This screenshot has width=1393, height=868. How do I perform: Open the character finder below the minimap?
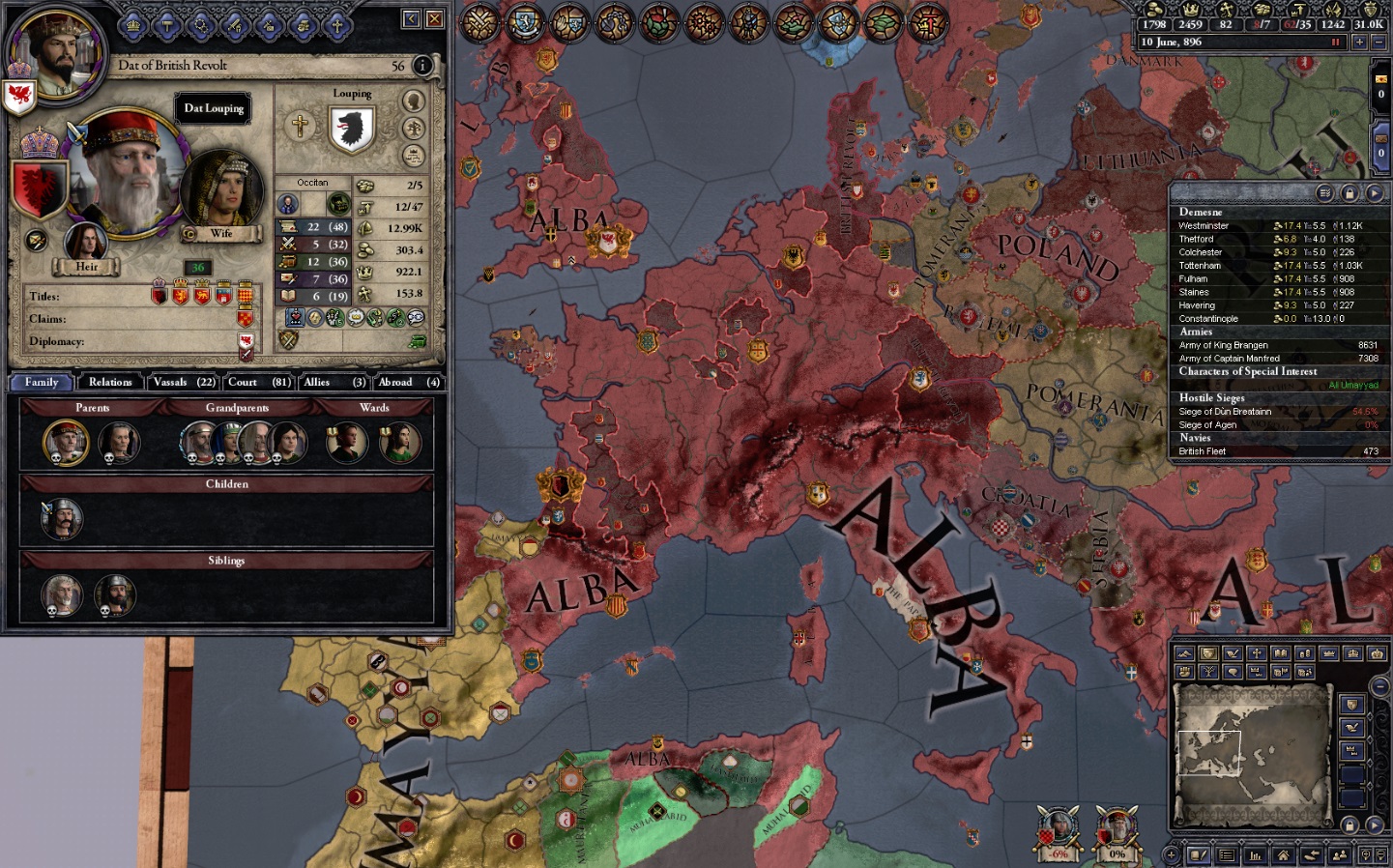coord(1342,854)
